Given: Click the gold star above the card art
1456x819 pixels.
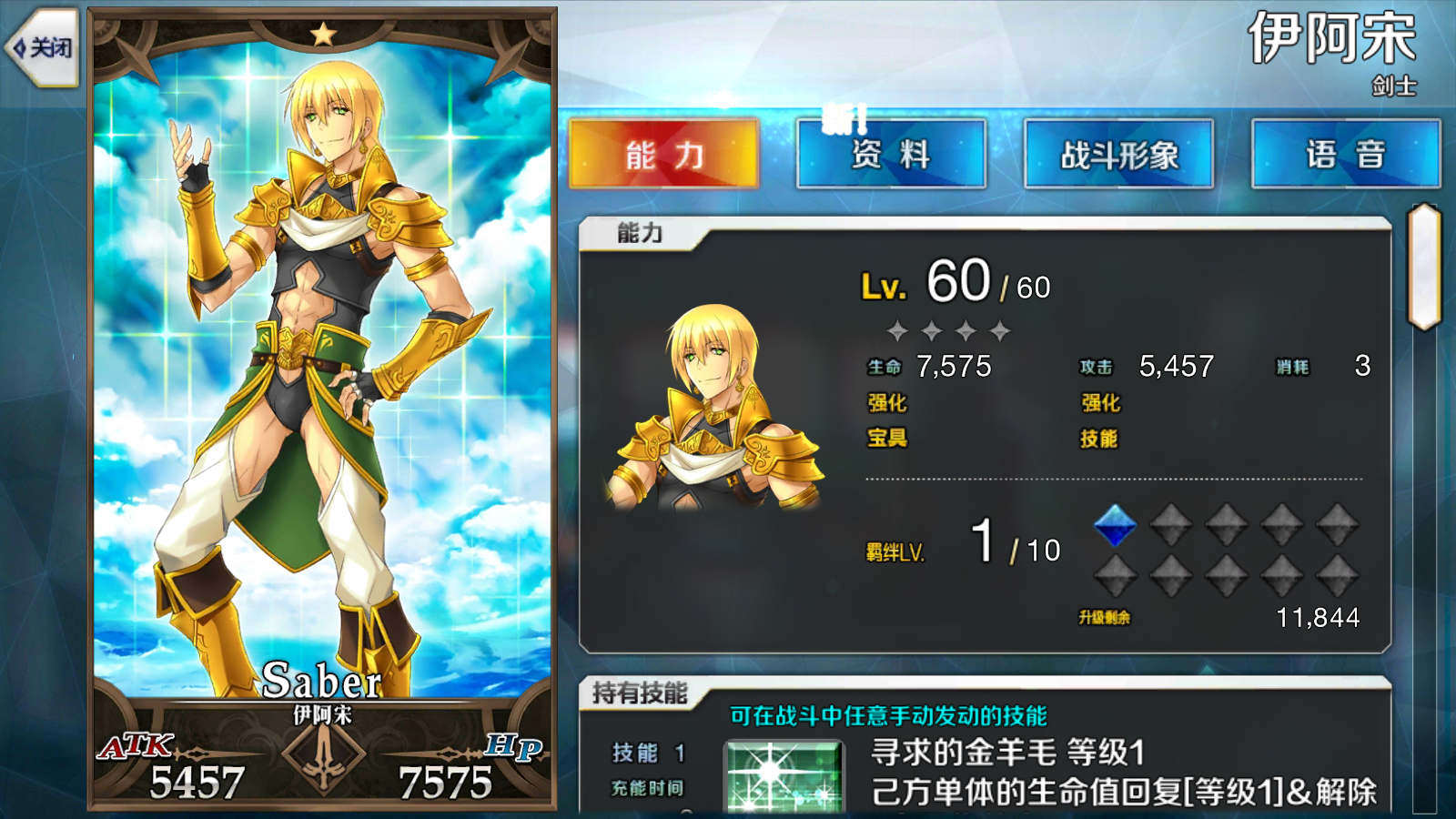Looking at the screenshot, I should (x=323, y=34).
